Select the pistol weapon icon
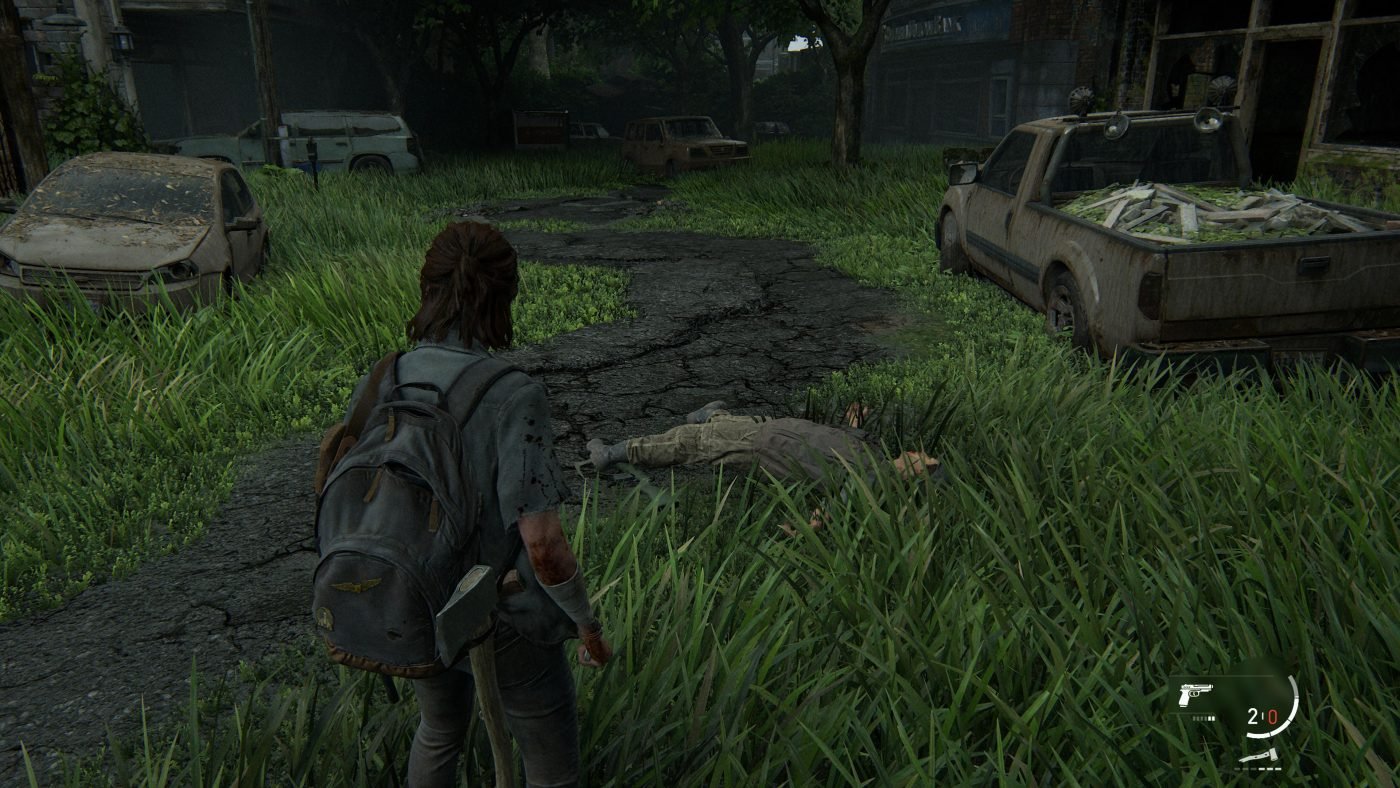 tap(1195, 694)
